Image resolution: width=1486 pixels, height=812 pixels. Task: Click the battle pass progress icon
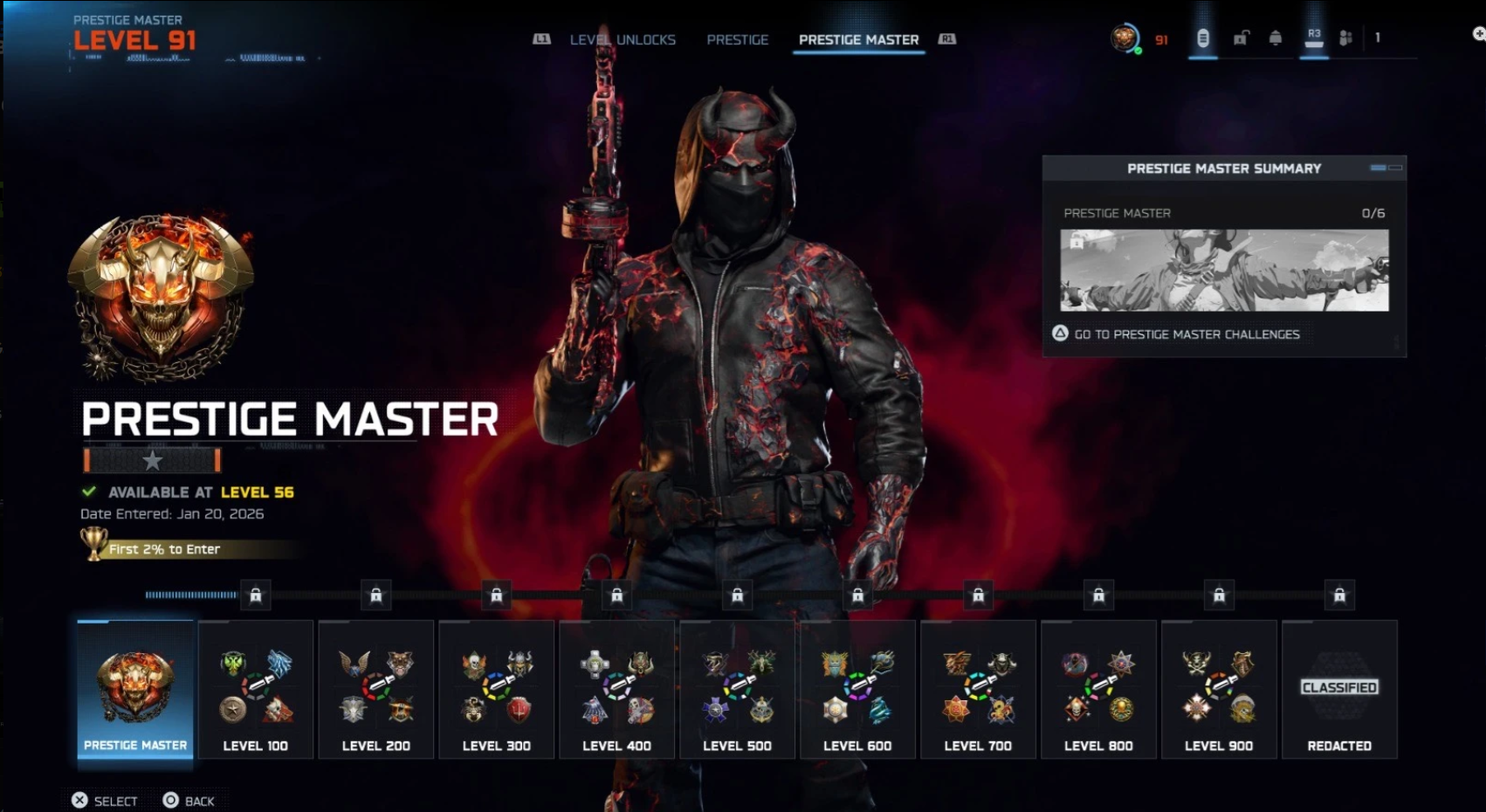1203,38
